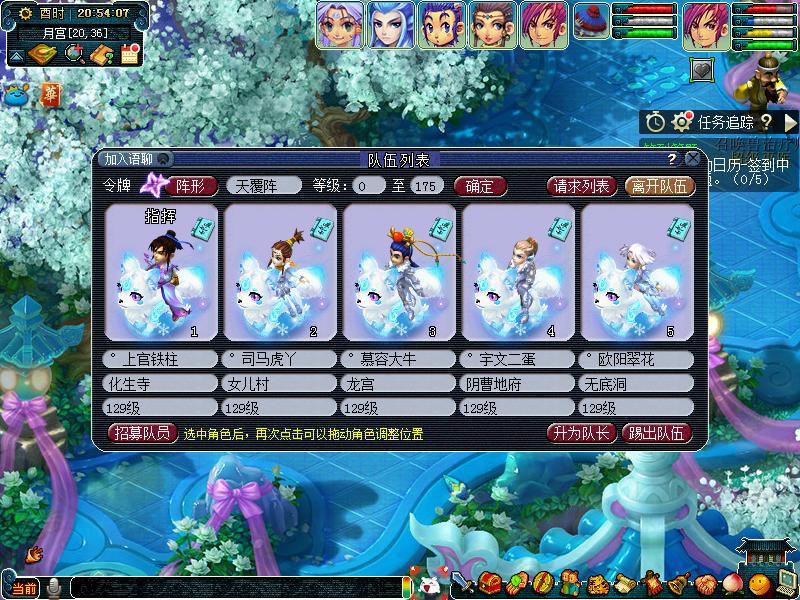The width and height of the screenshot is (800, 600).
Task: Promote member with 升为队长 button
Action: point(579,433)
